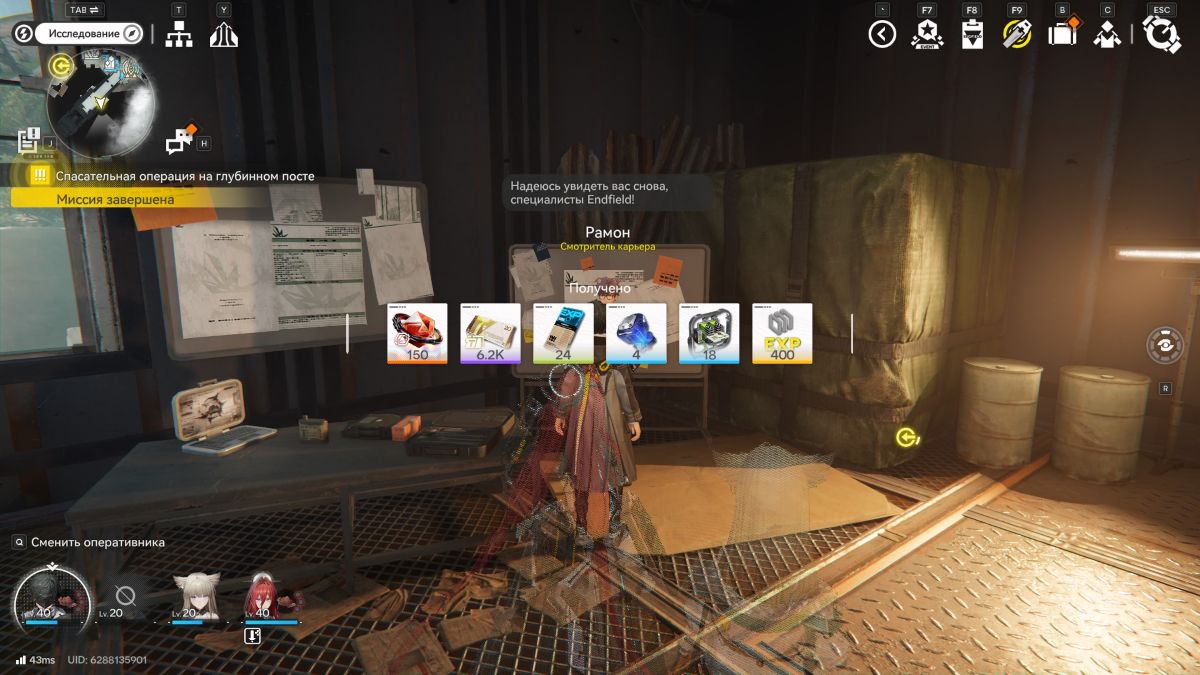This screenshot has width=1200, height=675.
Task: Open the org-chart hierarchy icon
Action: [179, 34]
